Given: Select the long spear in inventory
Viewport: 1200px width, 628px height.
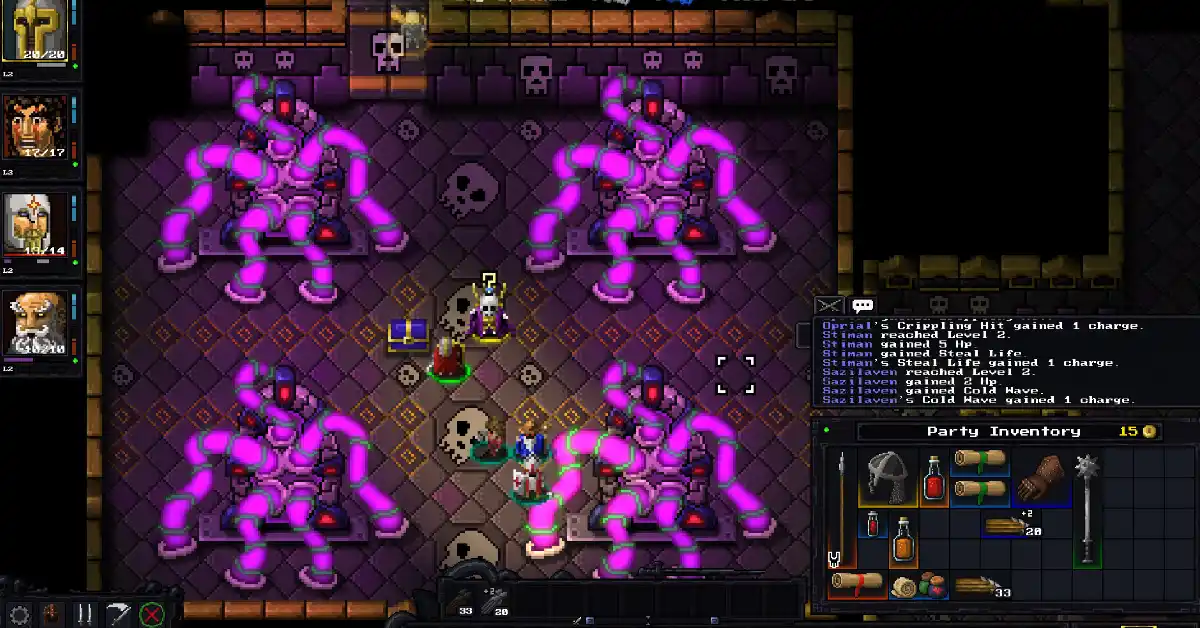Looking at the screenshot, I should tap(842, 510).
